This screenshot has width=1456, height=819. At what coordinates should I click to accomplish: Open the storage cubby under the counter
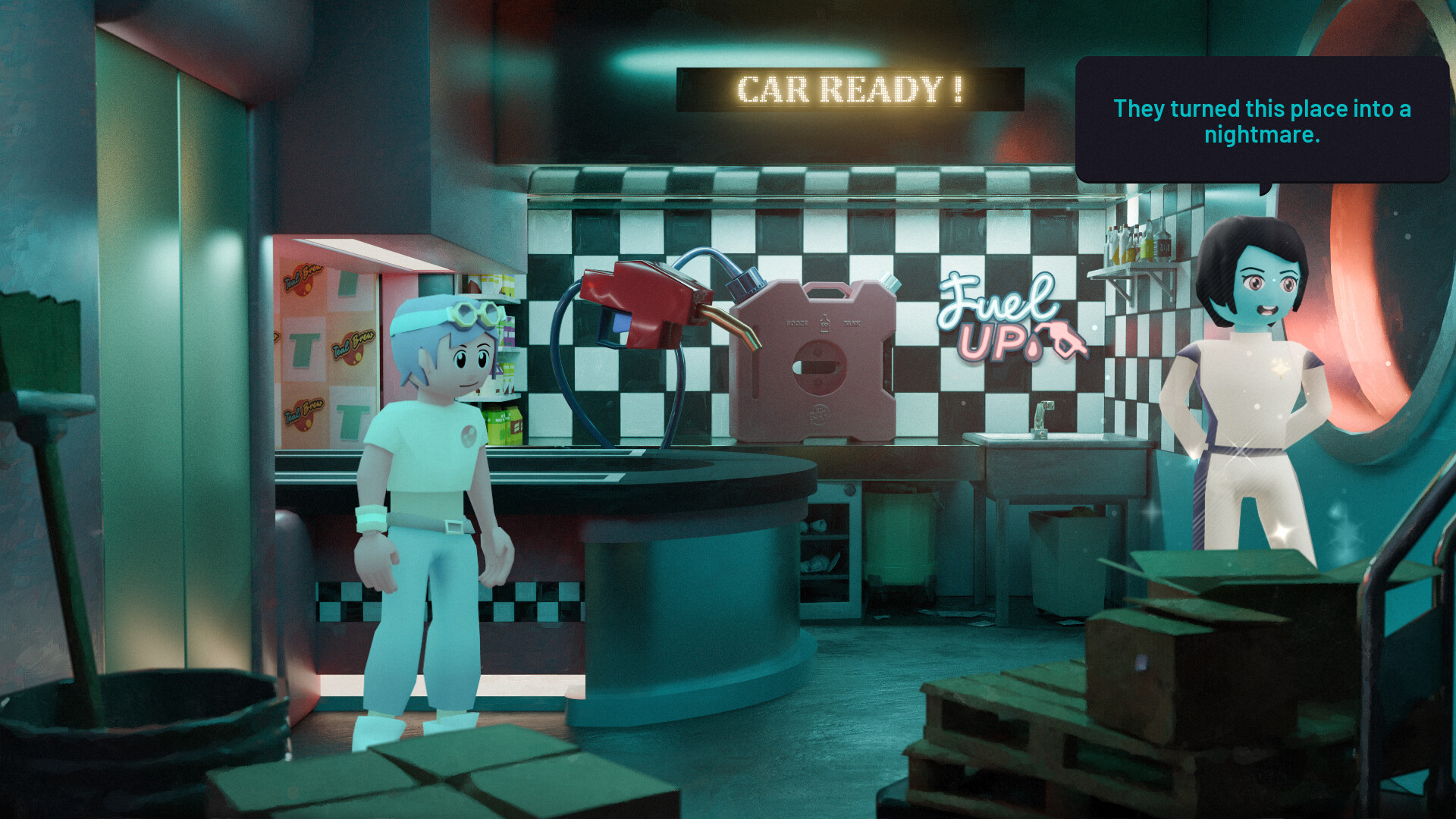pos(827,546)
